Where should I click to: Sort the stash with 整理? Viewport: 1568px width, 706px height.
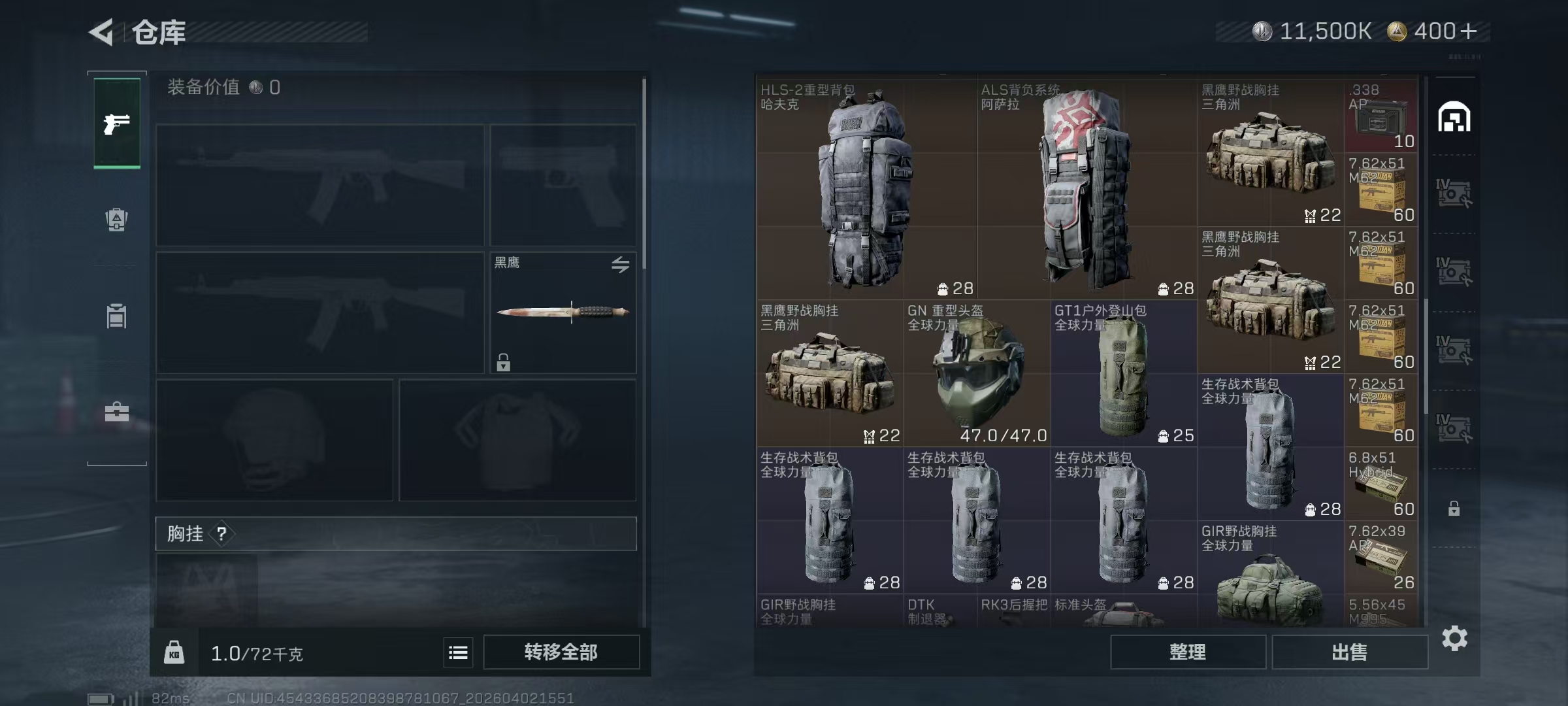click(x=1187, y=652)
